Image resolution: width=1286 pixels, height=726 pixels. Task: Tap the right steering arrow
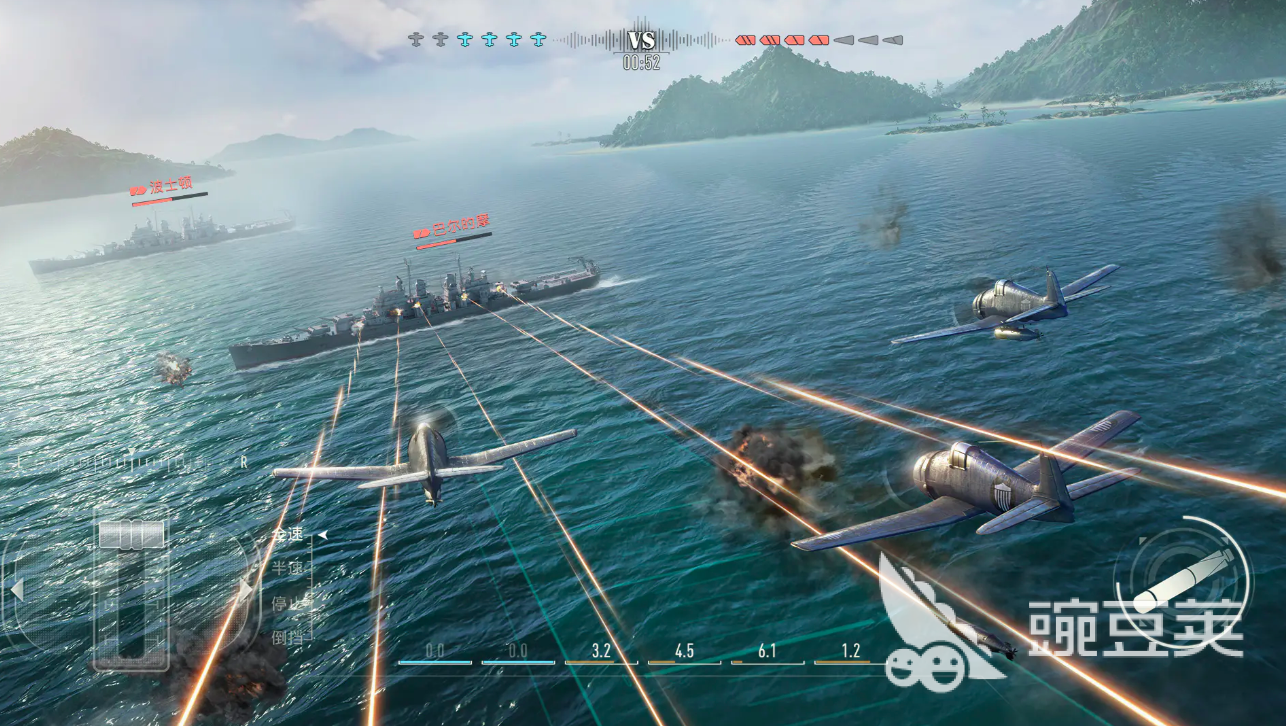[x=244, y=589]
